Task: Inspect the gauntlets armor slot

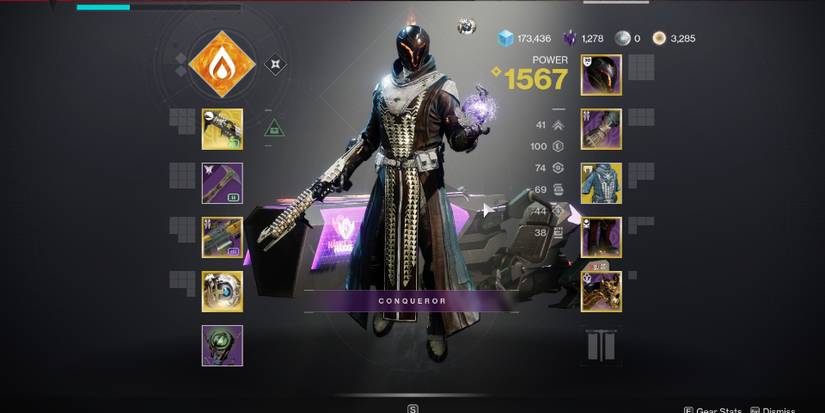Action: [x=601, y=129]
